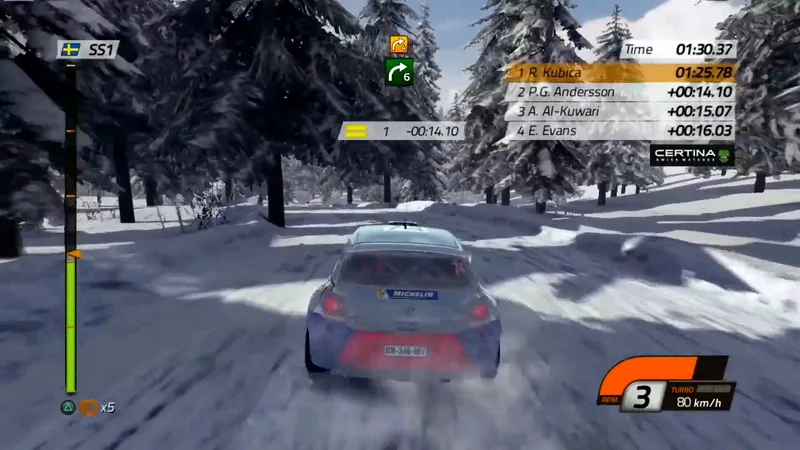Click A. Al-Kuwari in the standings
The width and height of the screenshot is (800, 450).
[x=620, y=111]
